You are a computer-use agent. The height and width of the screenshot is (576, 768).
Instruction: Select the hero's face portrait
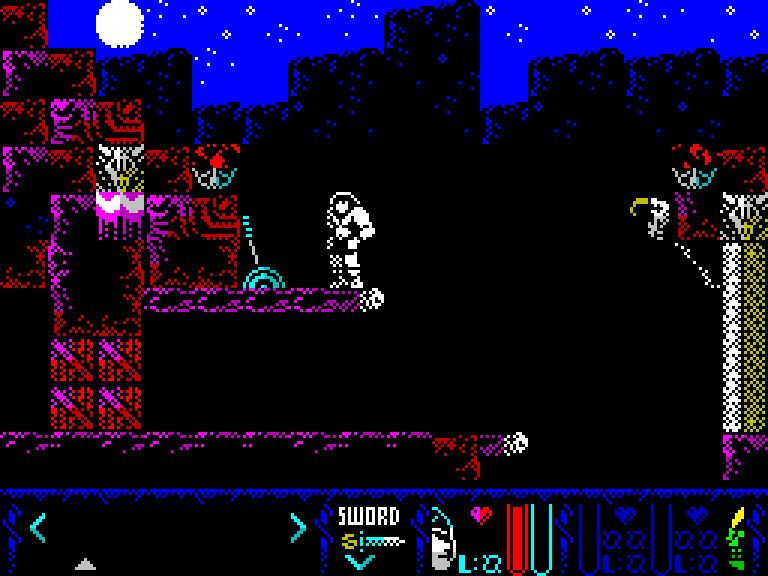click(441, 540)
